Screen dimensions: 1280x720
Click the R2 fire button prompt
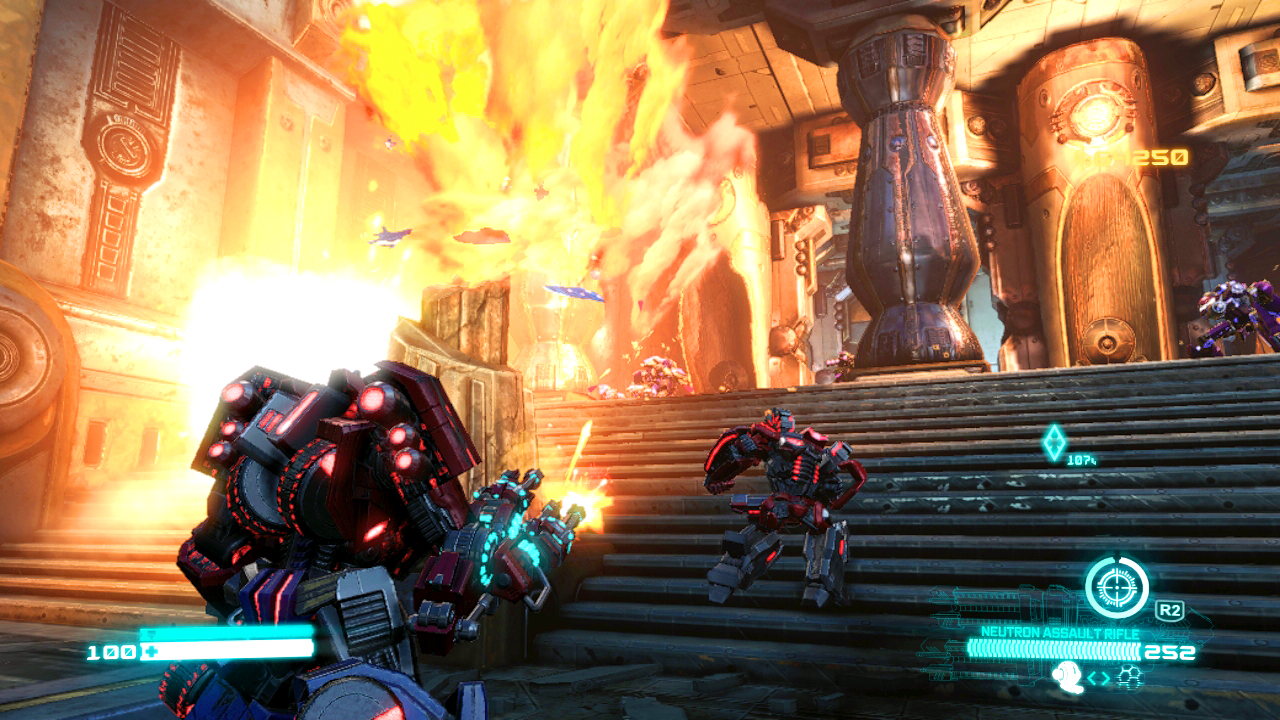tap(1171, 608)
